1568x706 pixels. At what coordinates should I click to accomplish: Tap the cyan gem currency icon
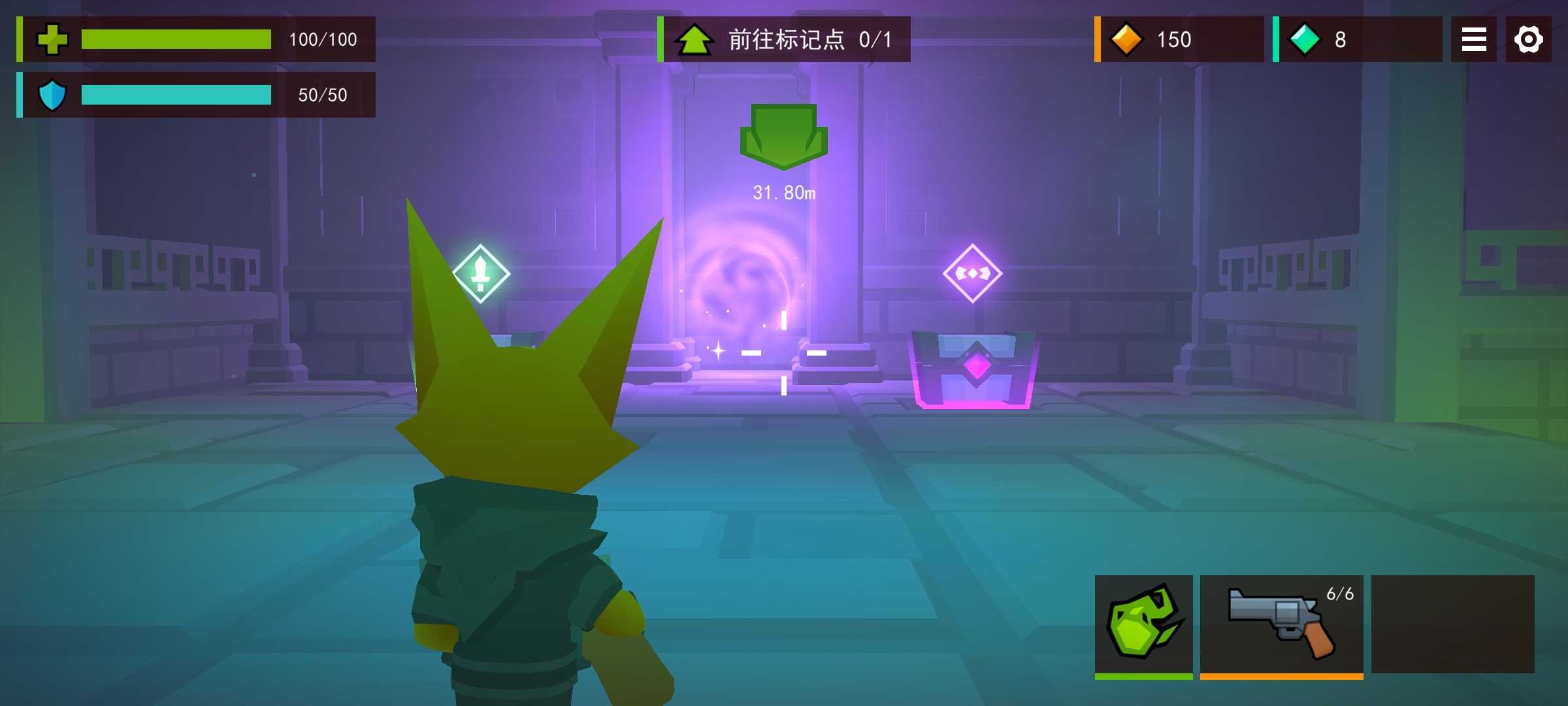(x=1304, y=40)
